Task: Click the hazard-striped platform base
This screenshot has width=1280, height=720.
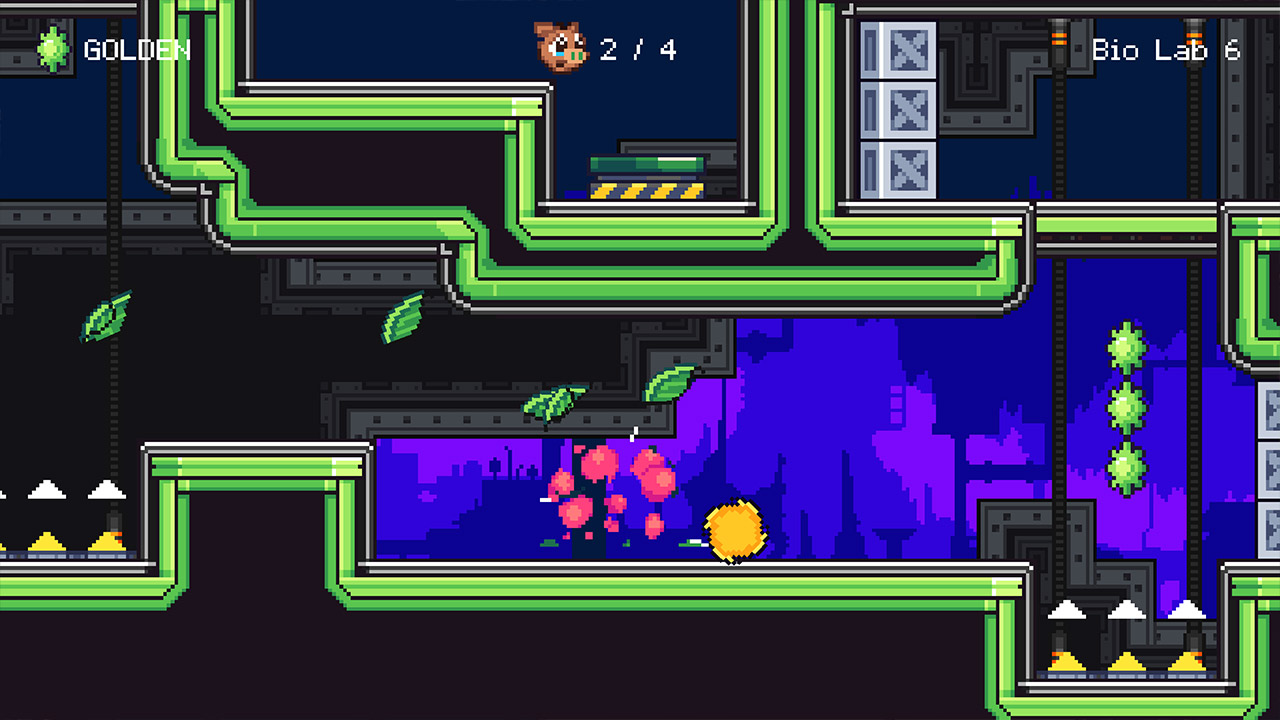Action: (647, 190)
